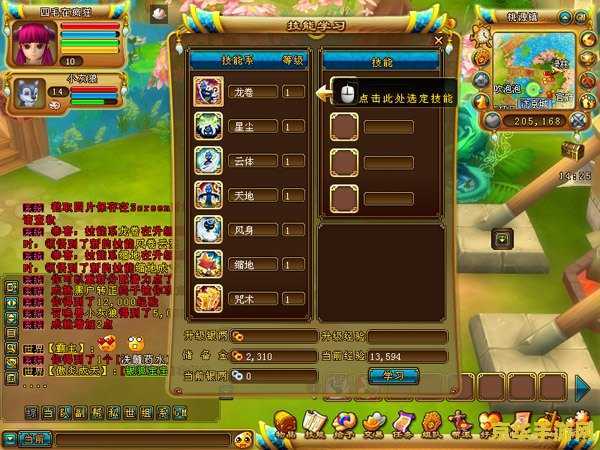Viewport: 600px width, 450px height.
Task: Choose the 星尘 skill row
Action: tap(247, 126)
